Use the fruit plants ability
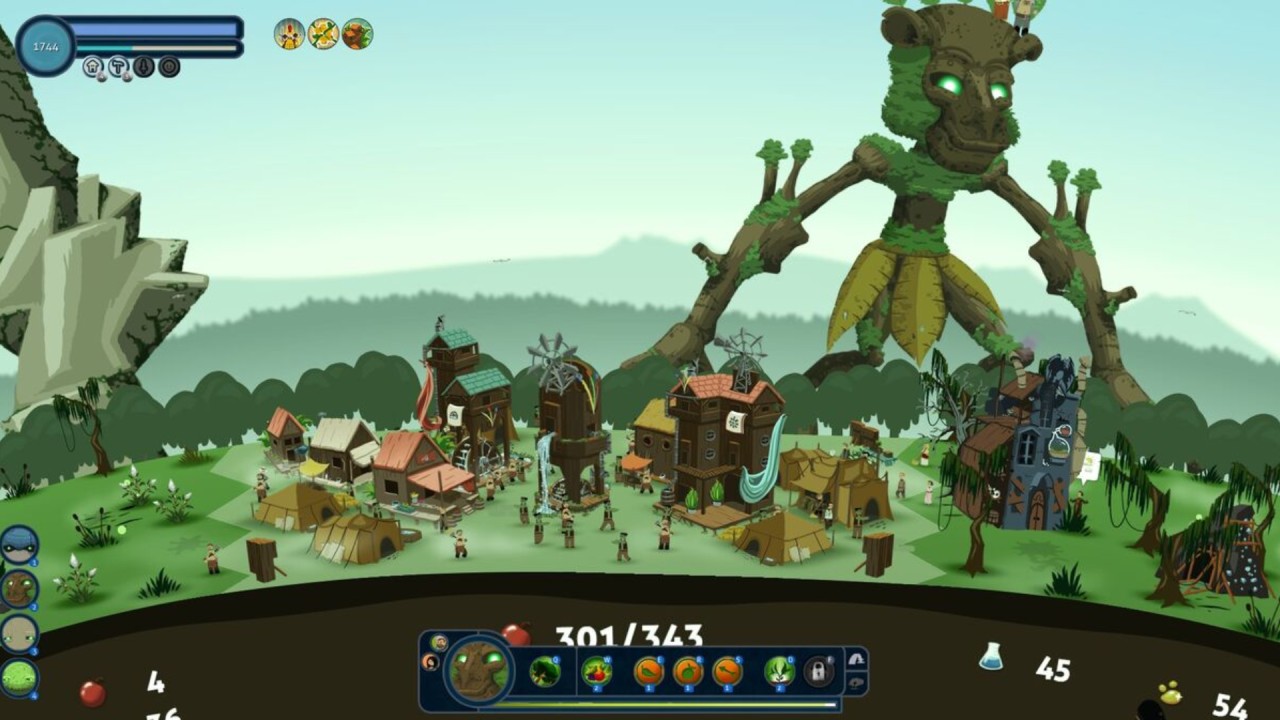1280x720 pixels. pos(597,671)
